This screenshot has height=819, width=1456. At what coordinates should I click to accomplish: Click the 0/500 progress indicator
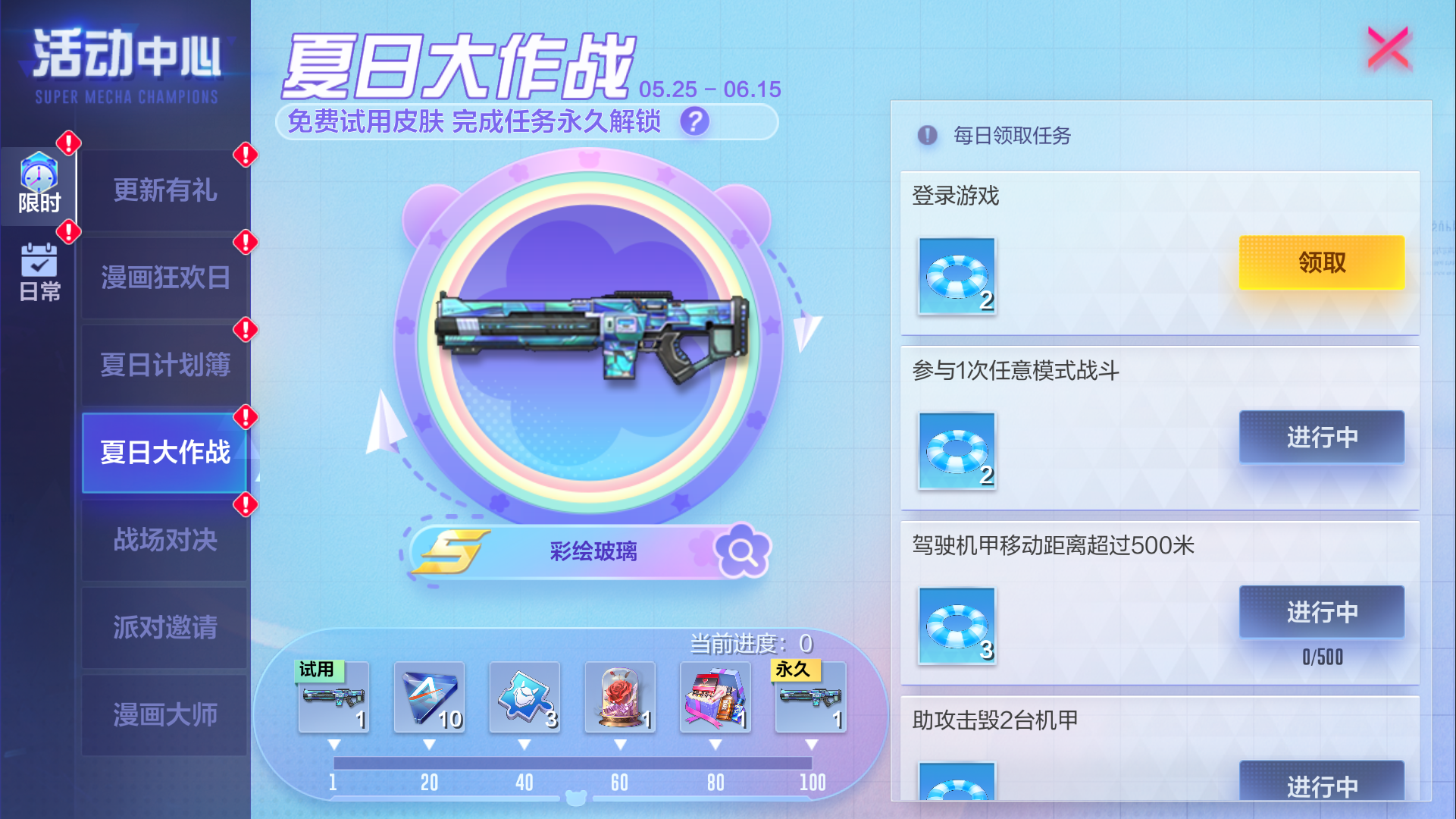pyautogui.click(x=1321, y=657)
